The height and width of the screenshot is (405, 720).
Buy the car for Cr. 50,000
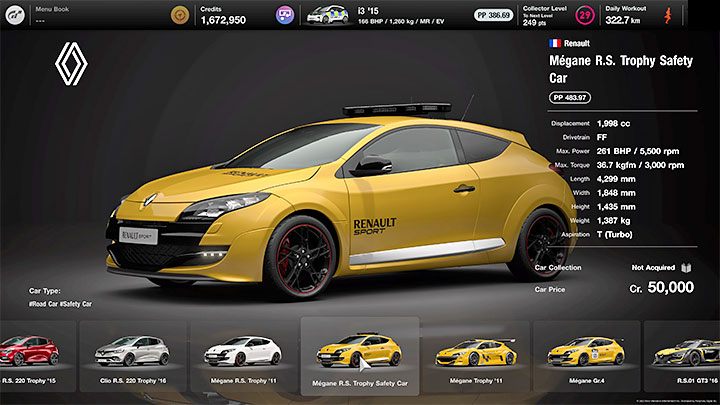point(661,287)
